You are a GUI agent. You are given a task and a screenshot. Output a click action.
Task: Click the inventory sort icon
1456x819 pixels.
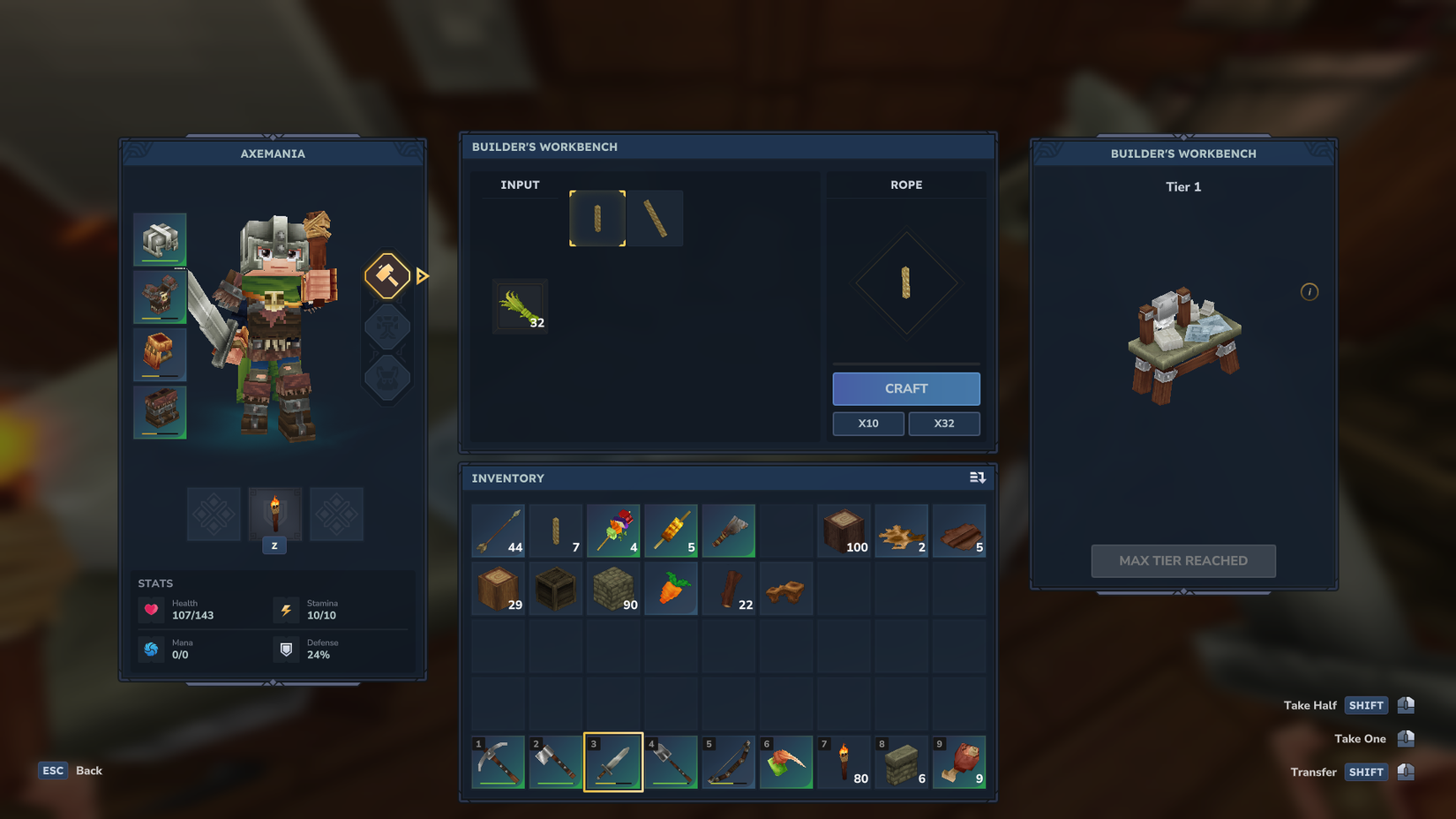(x=978, y=477)
